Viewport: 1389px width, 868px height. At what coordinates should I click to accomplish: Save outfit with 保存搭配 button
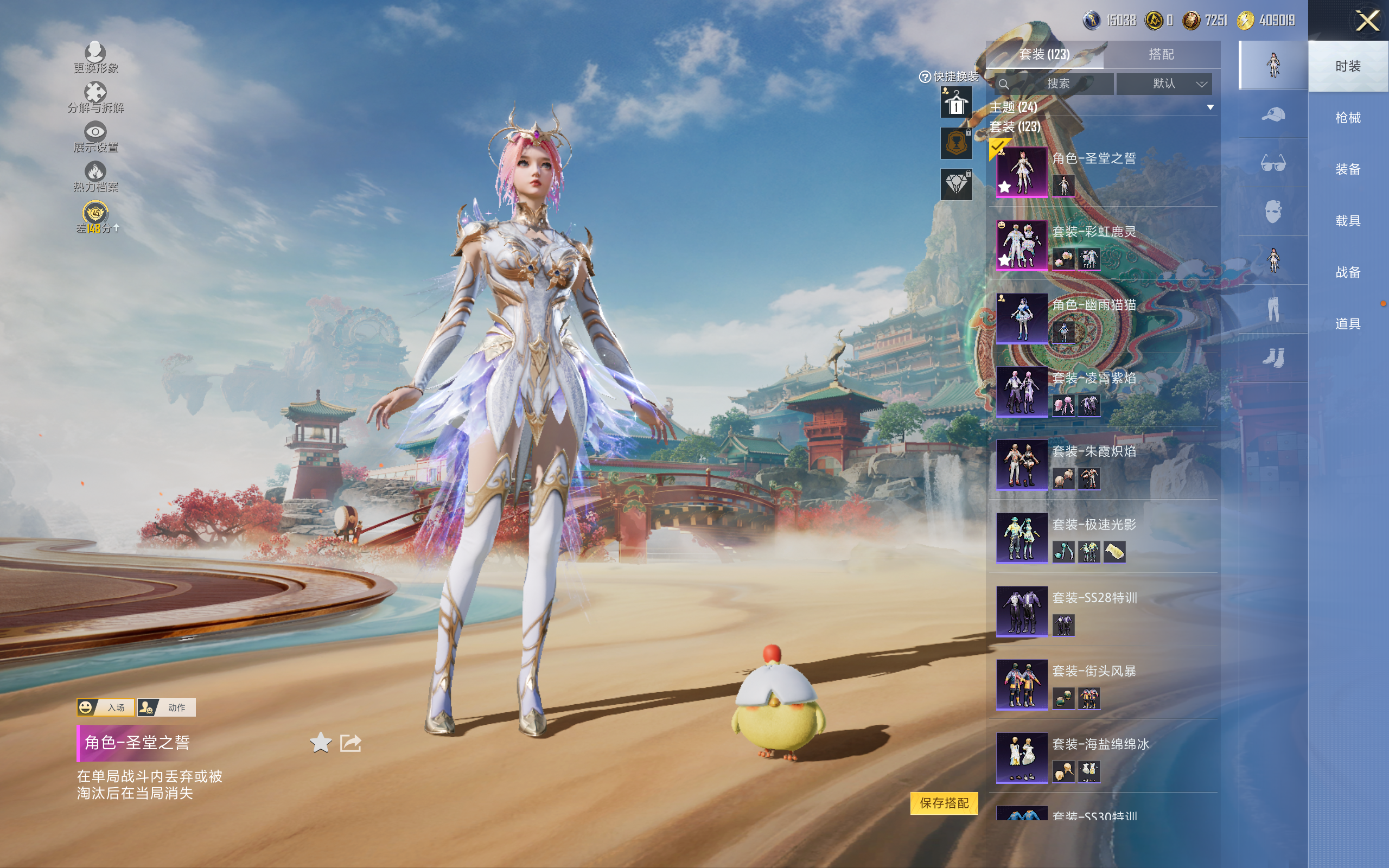click(944, 802)
